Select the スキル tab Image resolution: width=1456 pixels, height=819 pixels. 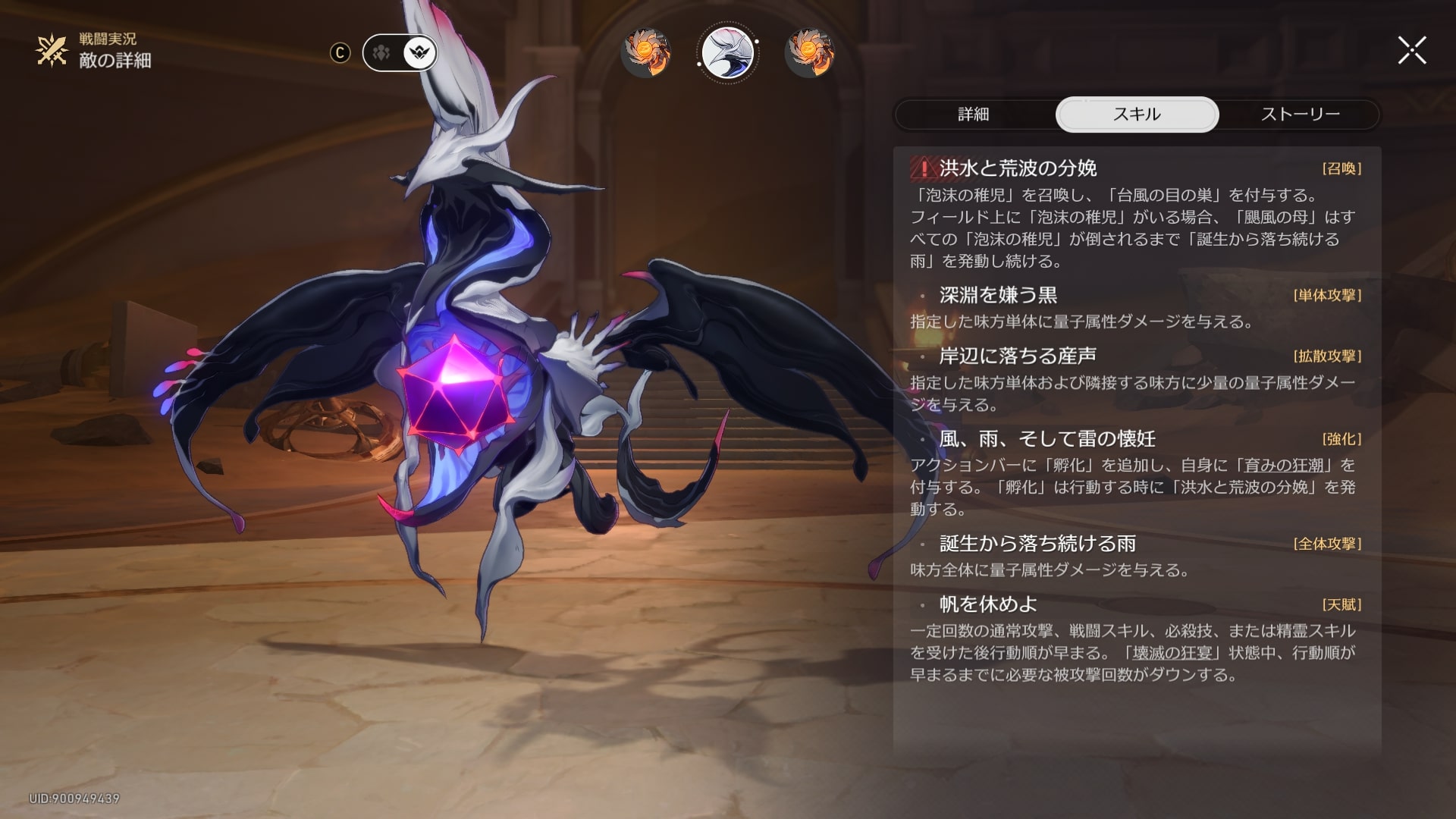tap(1137, 115)
